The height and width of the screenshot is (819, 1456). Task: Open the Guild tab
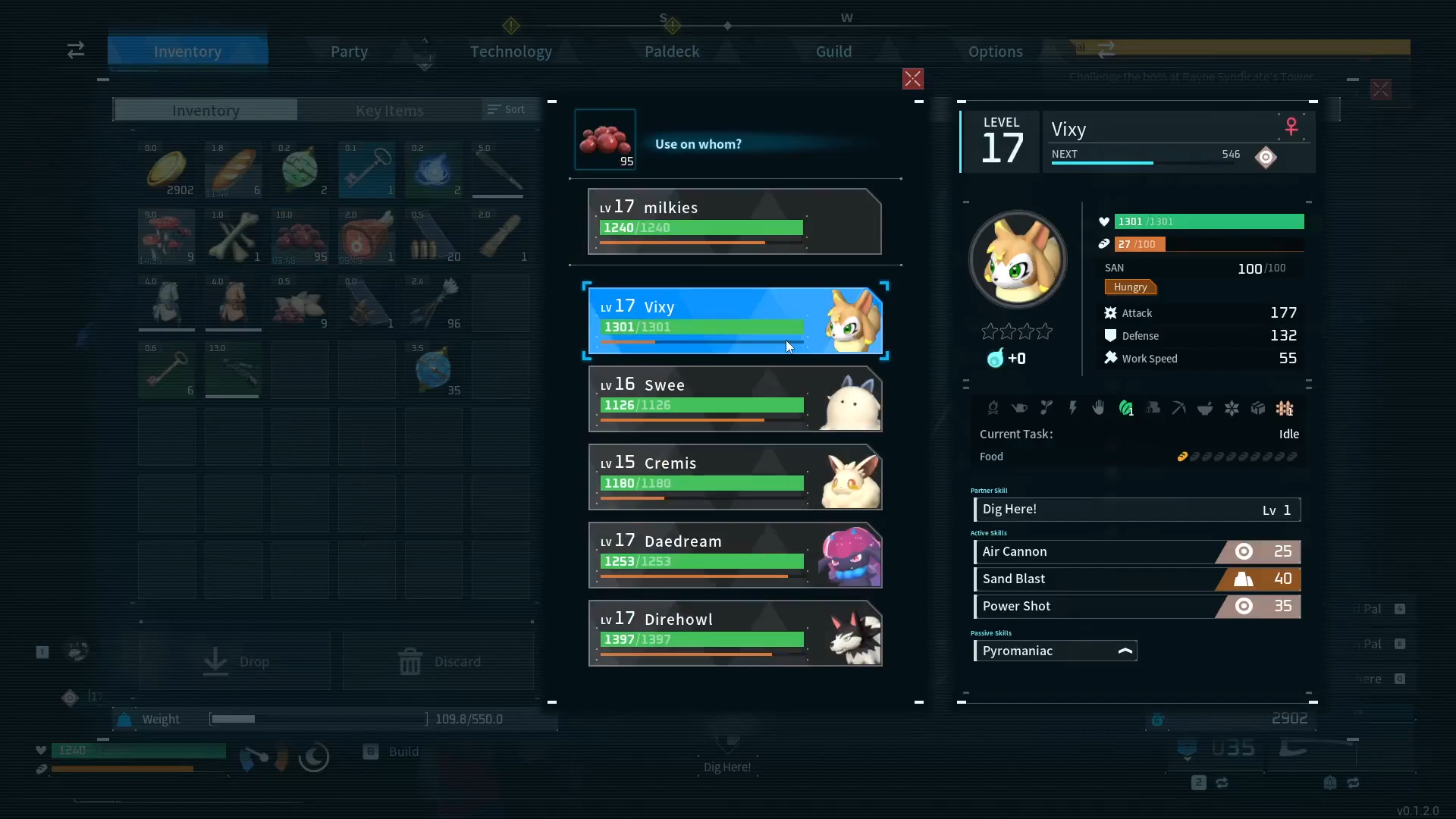pyautogui.click(x=833, y=52)
